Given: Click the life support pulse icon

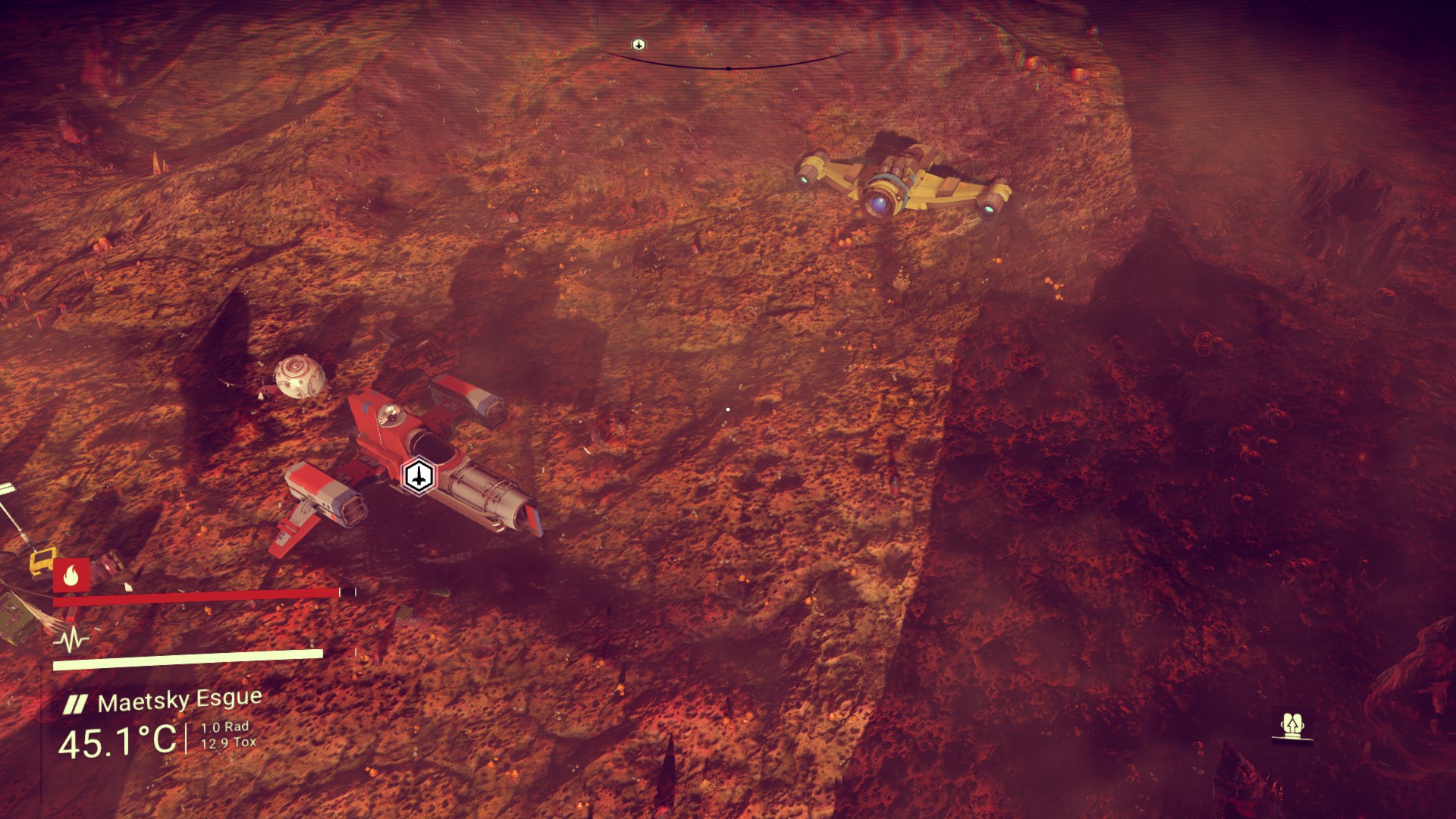Looking at the screenshot, I should point(71,641).
